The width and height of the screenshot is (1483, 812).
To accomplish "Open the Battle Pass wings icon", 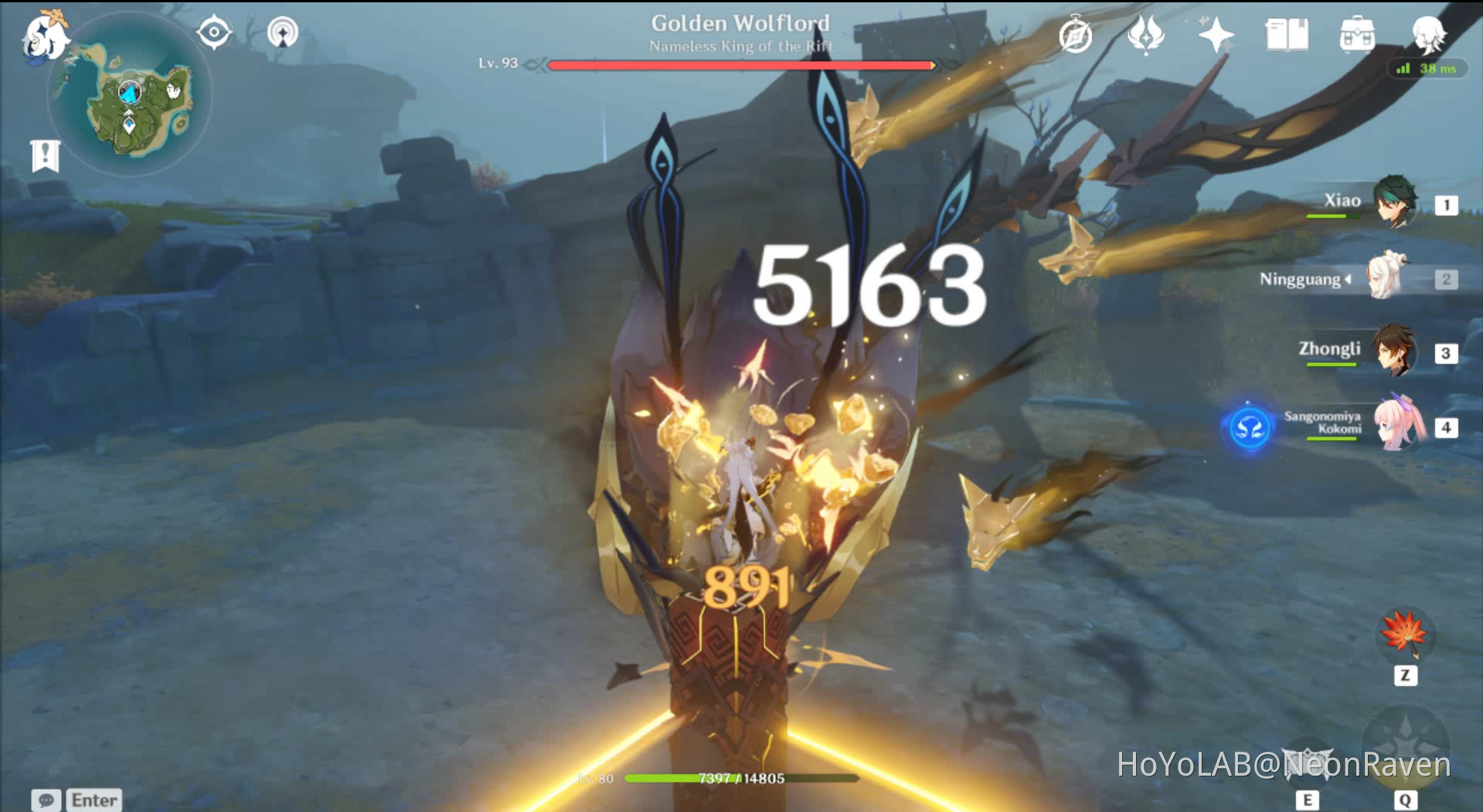I will 1146,34.
